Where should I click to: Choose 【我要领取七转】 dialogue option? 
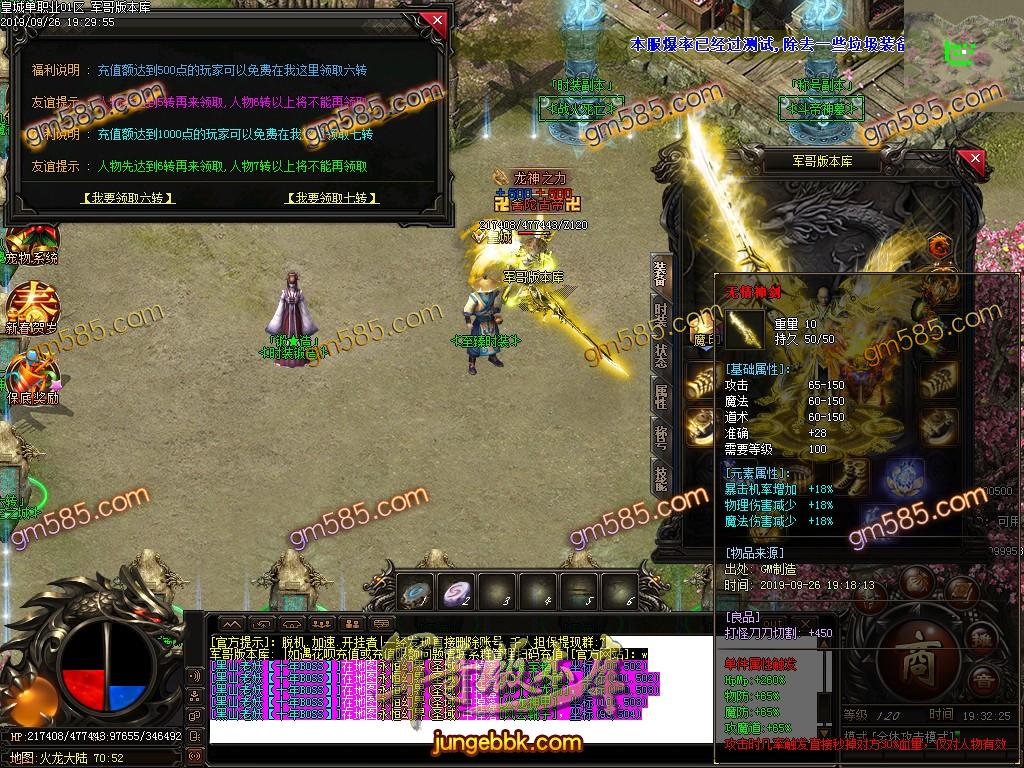333,198
